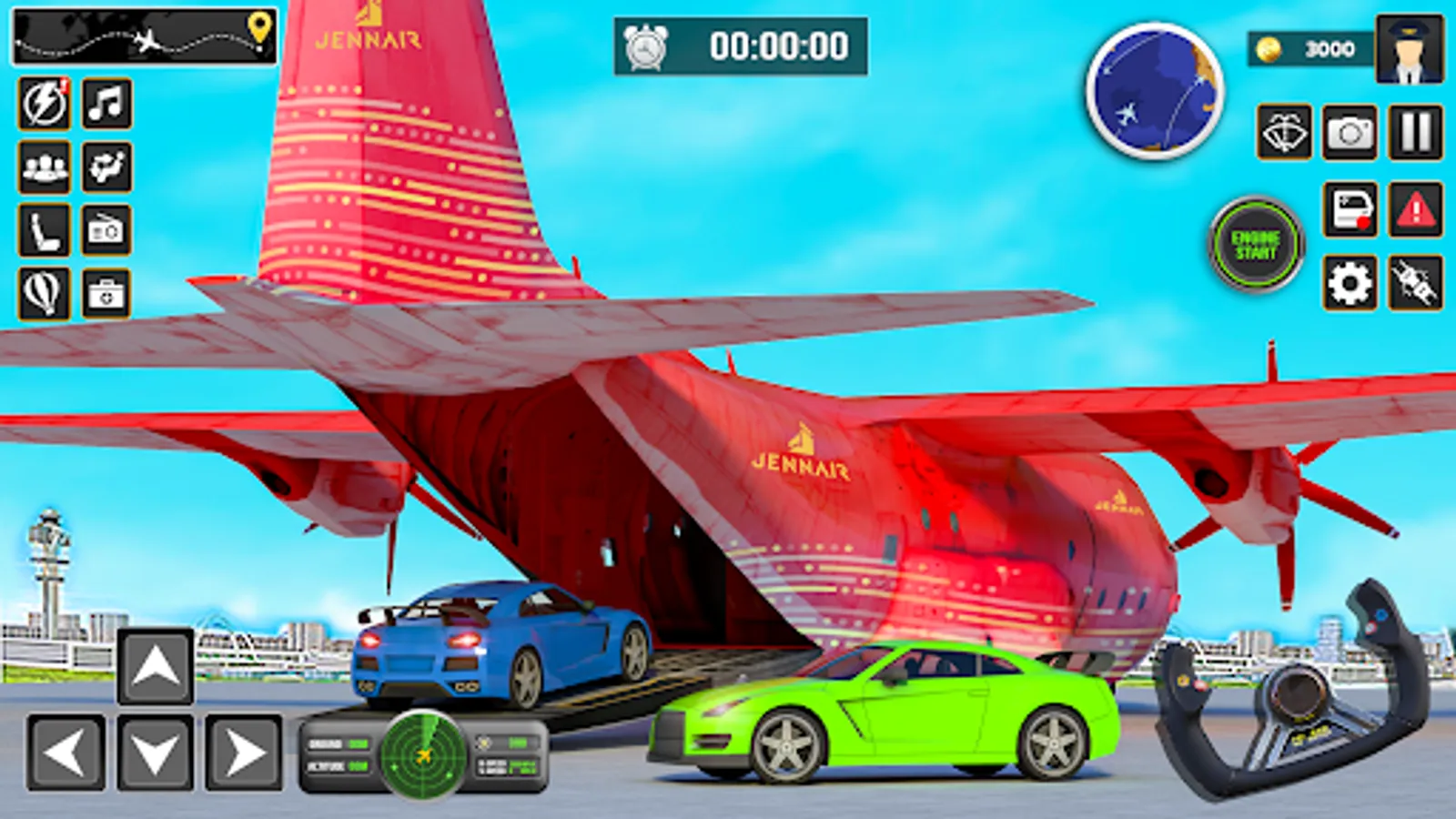
Task: Pause the game
Action: (x=1416, y=133)
